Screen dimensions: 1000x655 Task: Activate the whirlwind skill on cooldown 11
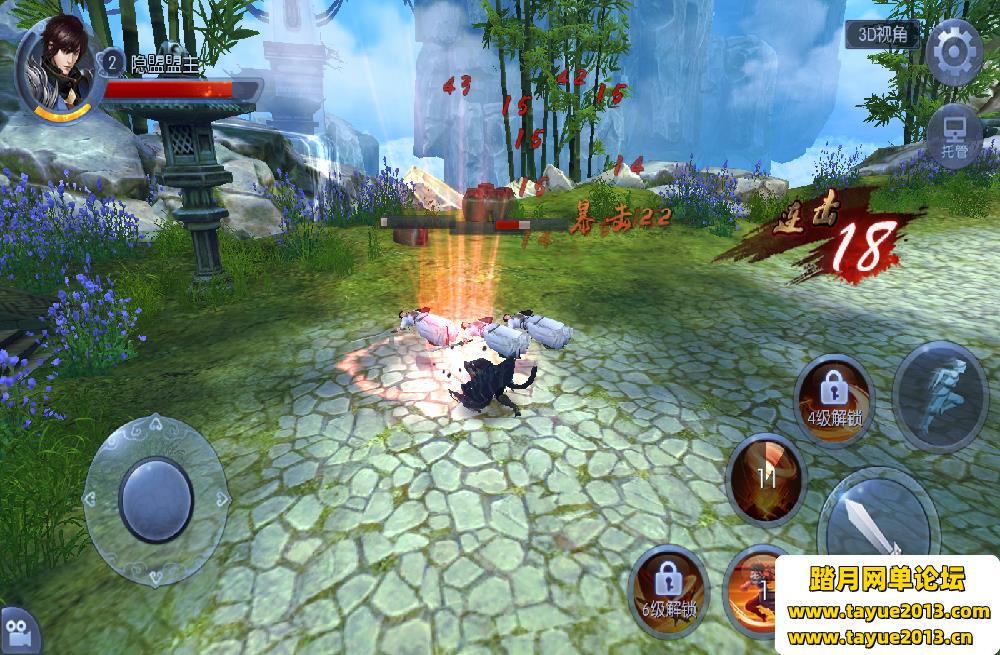coord(766,478)
